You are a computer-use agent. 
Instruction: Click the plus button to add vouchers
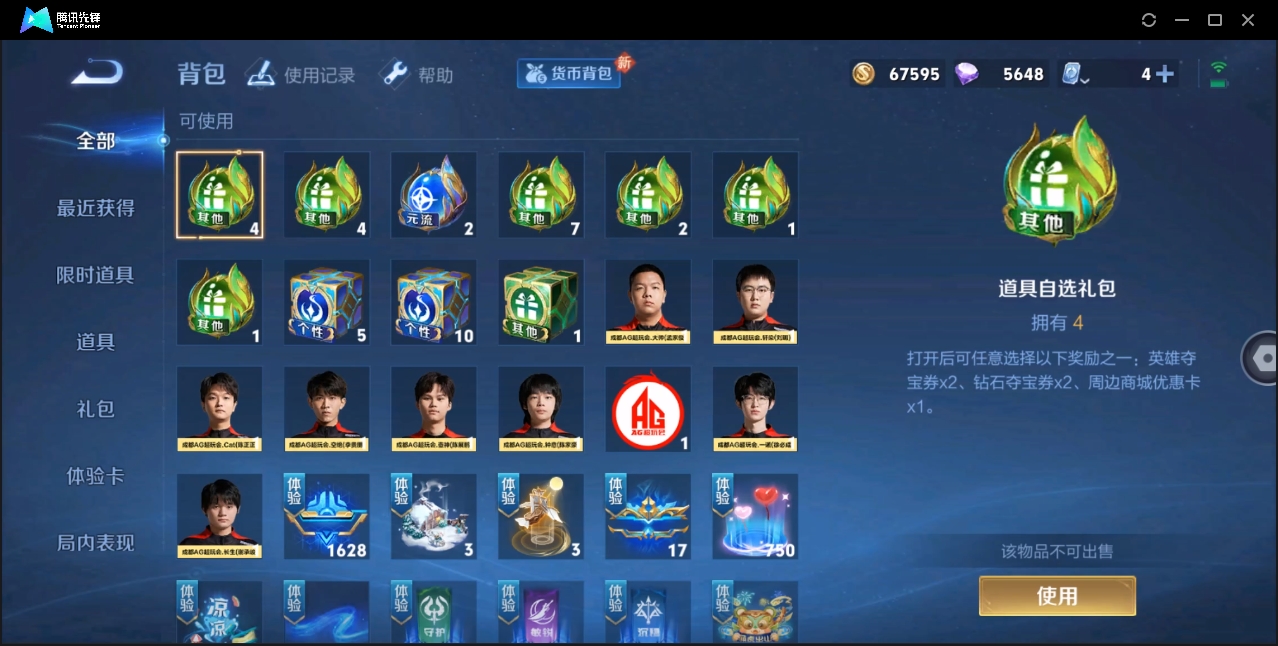click(x=1164, y=74)
